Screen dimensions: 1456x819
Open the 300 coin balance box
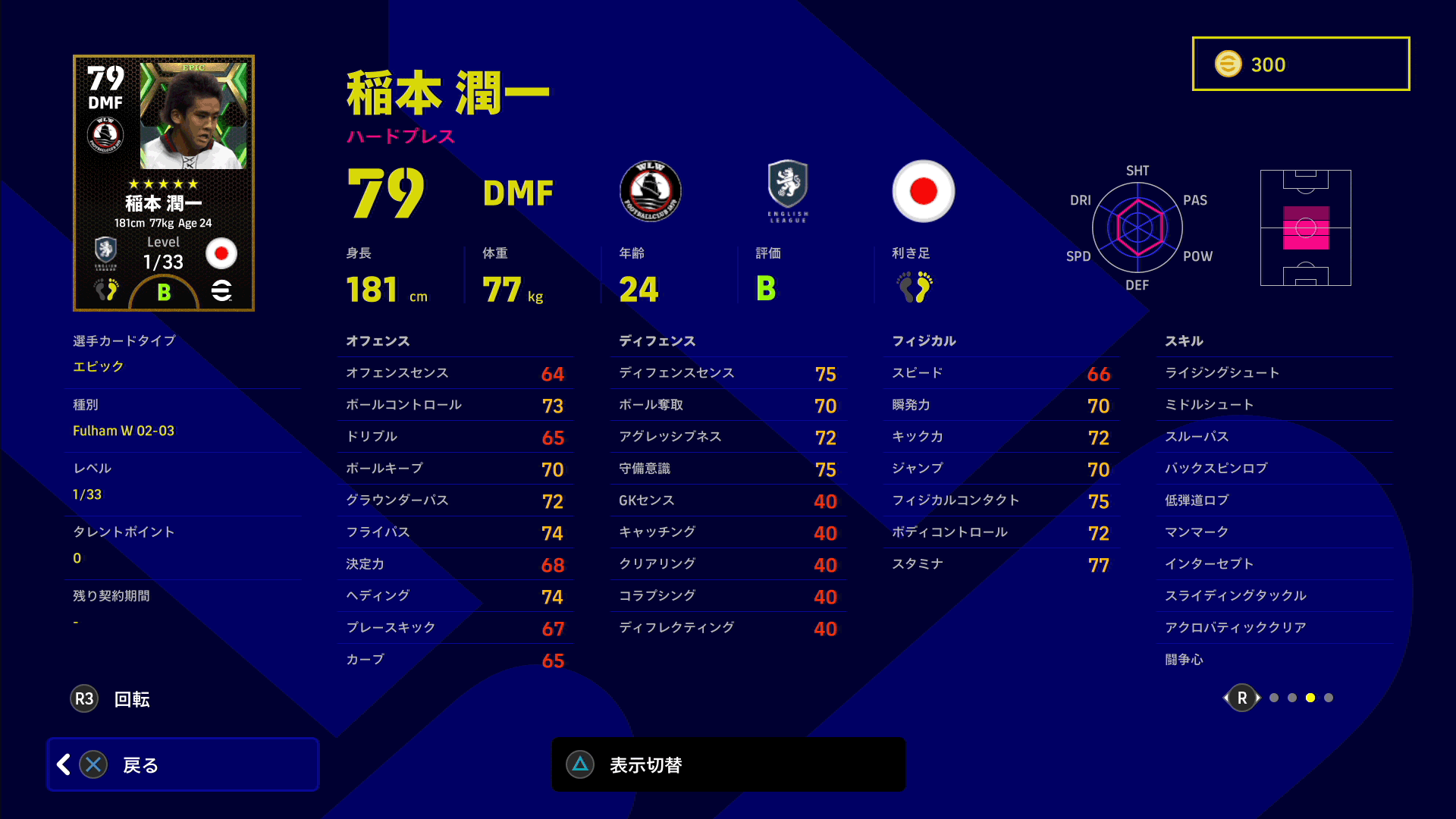tap(1301, 64)
